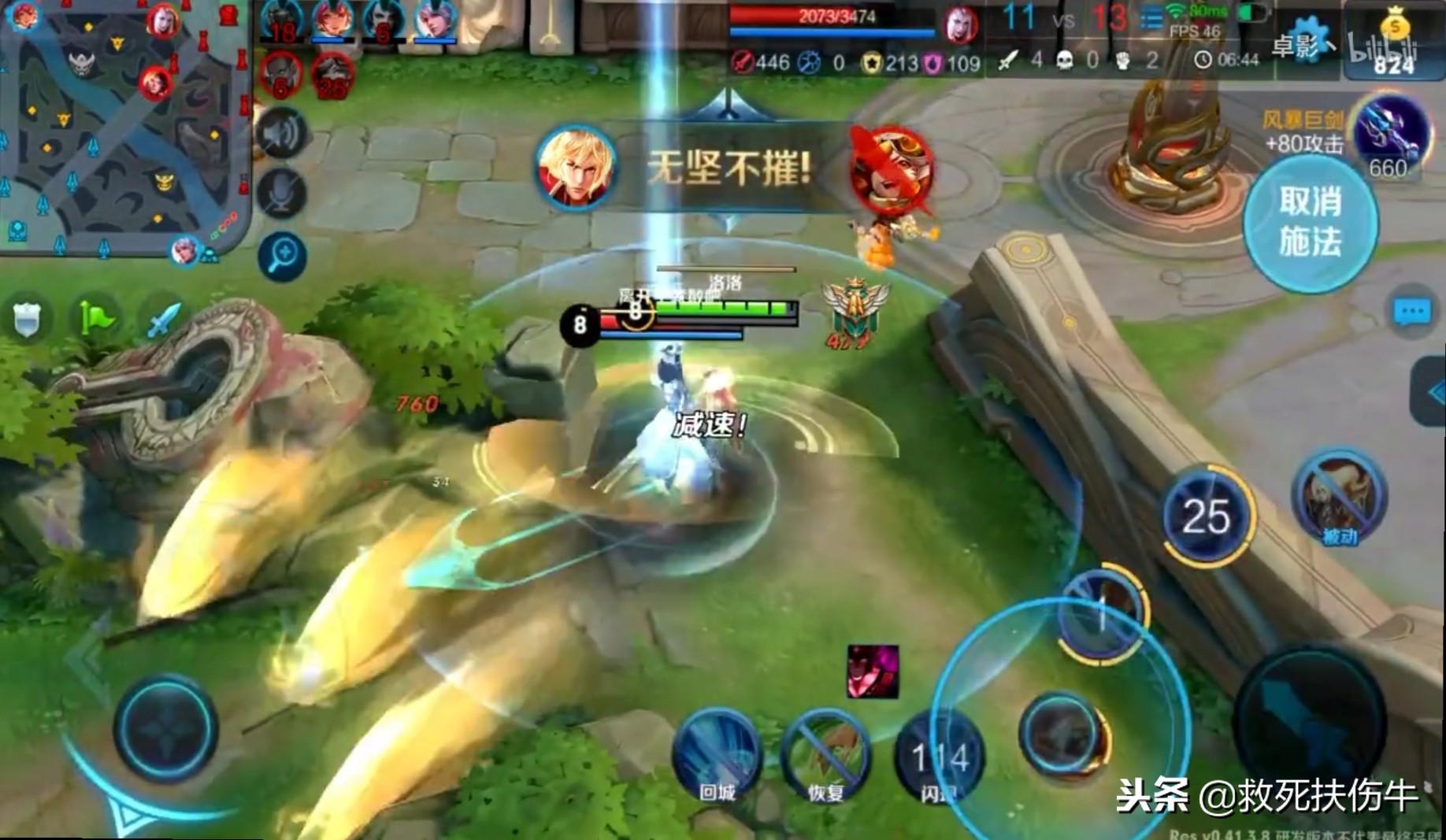Click the magnifier camera view button
Screen dimensions: 1446x840
pos(281,255)
